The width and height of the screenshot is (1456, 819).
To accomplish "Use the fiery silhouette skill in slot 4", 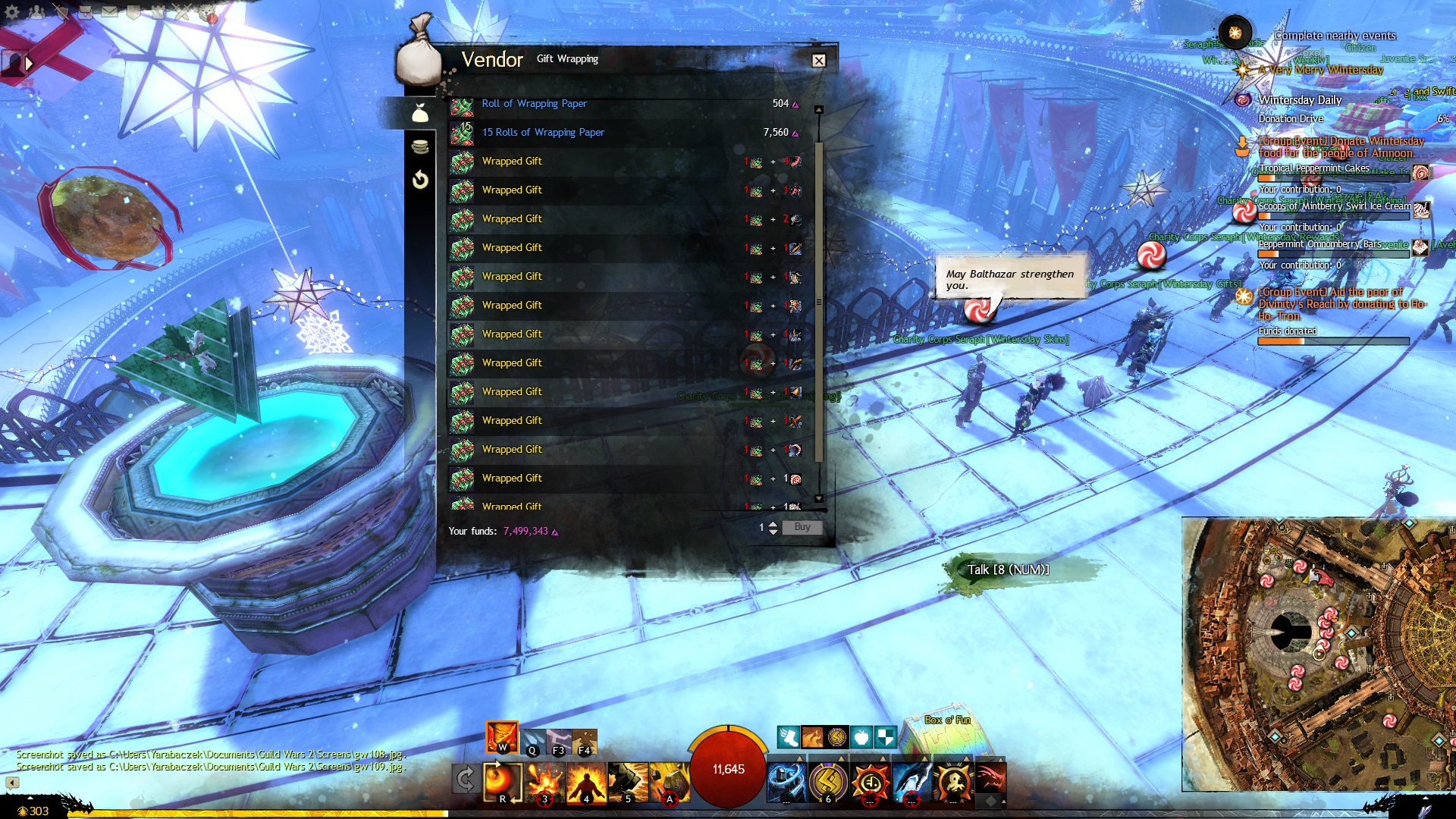I will 586,781.
